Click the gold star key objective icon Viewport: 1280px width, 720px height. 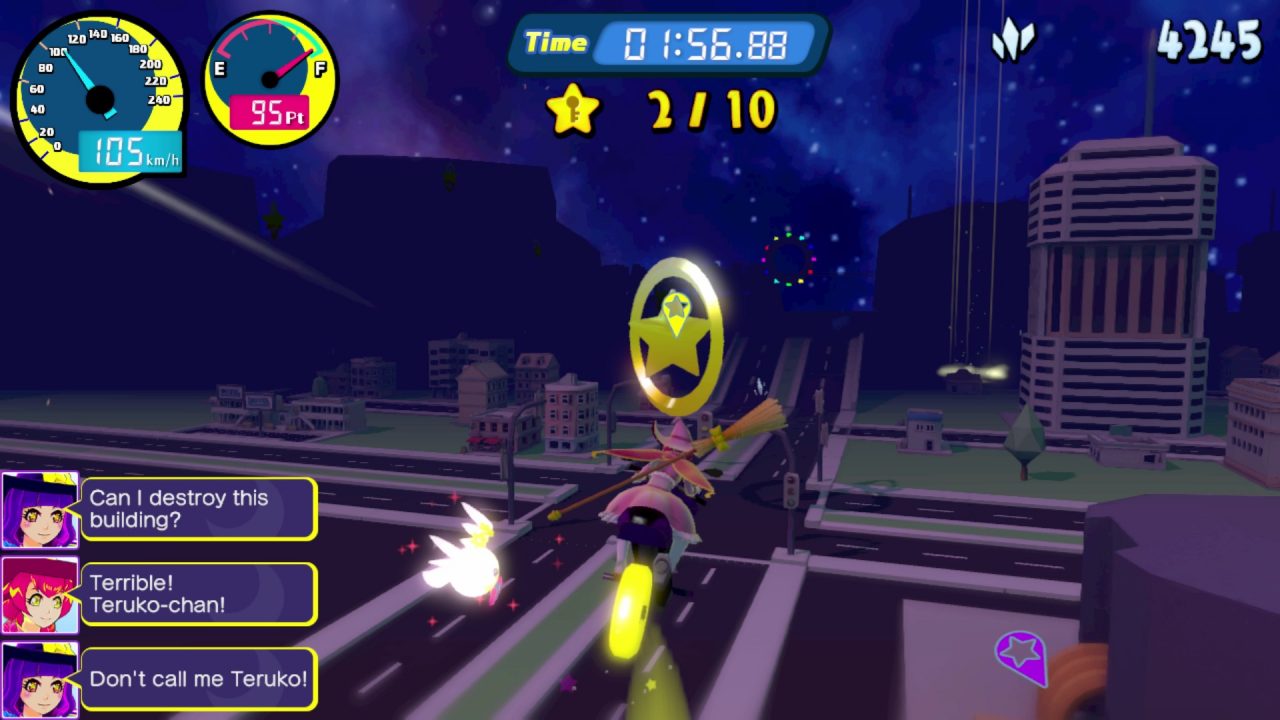click(572, 110)
